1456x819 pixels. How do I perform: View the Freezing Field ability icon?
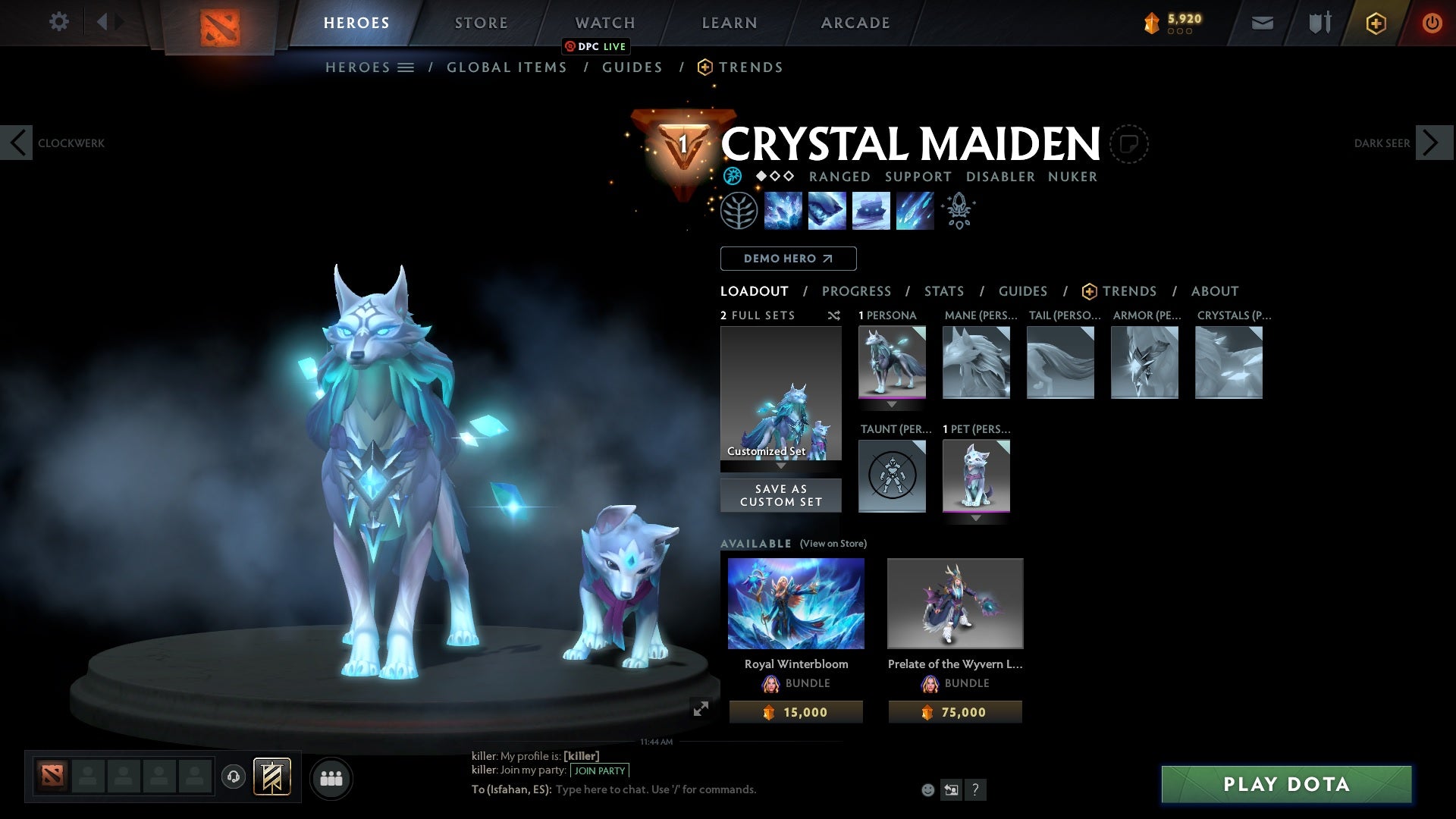coord(915,212)
